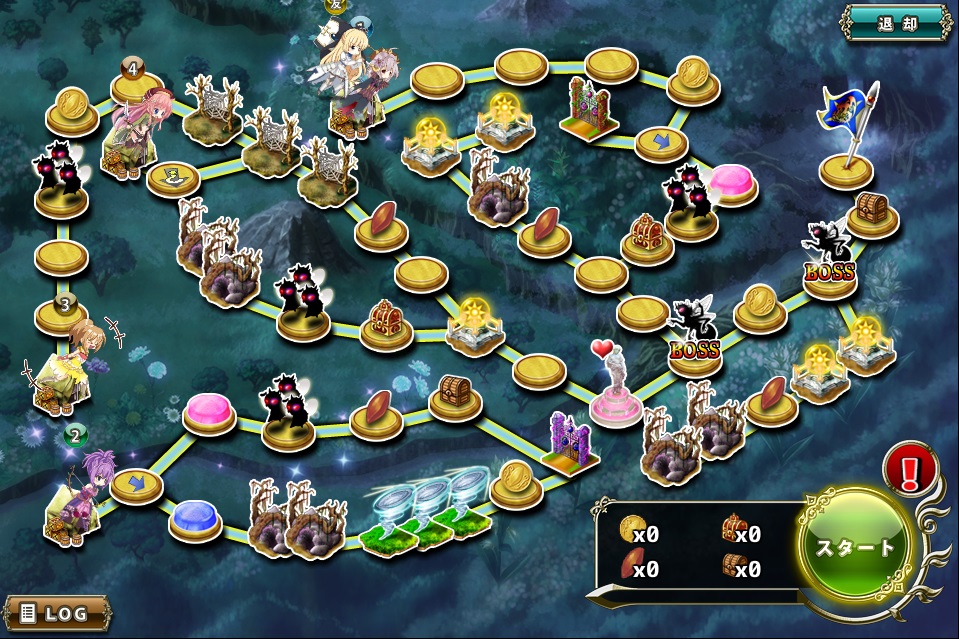Click the 退却 retreat button
960x639 pixels.
[895, 22]
